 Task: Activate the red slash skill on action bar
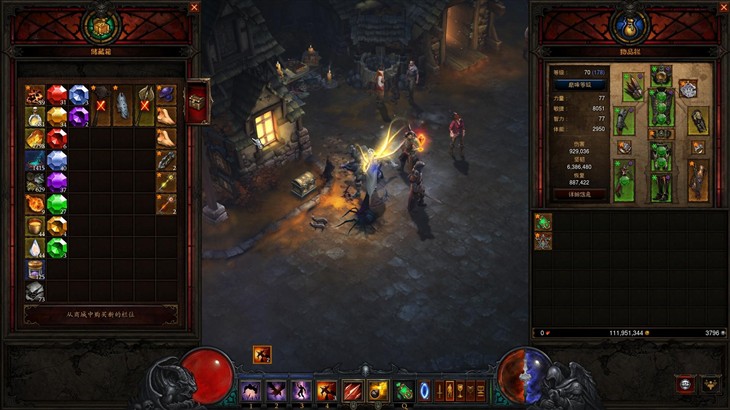[353, 390]
